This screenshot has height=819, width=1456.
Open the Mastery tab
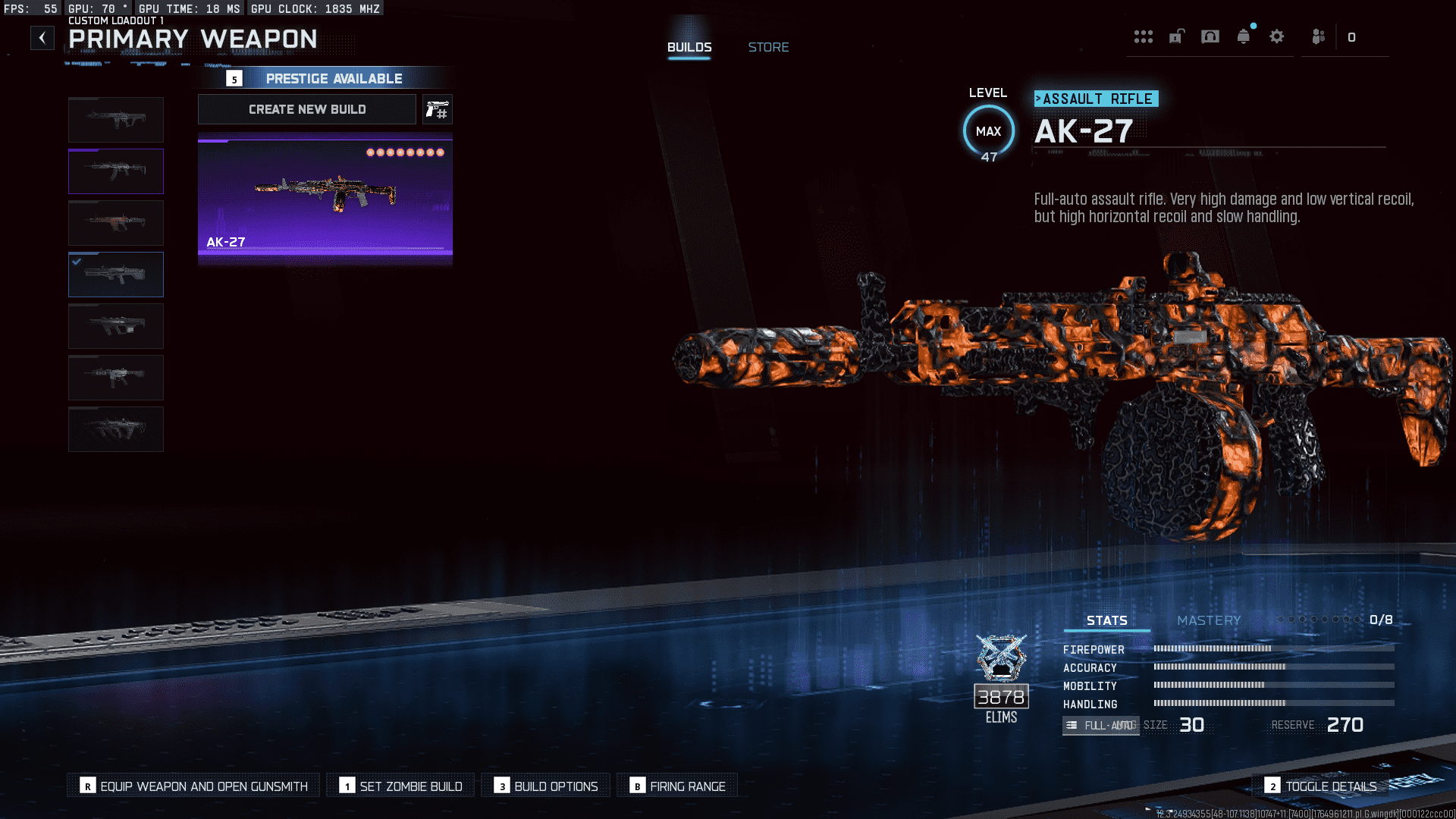point(1207,620)
